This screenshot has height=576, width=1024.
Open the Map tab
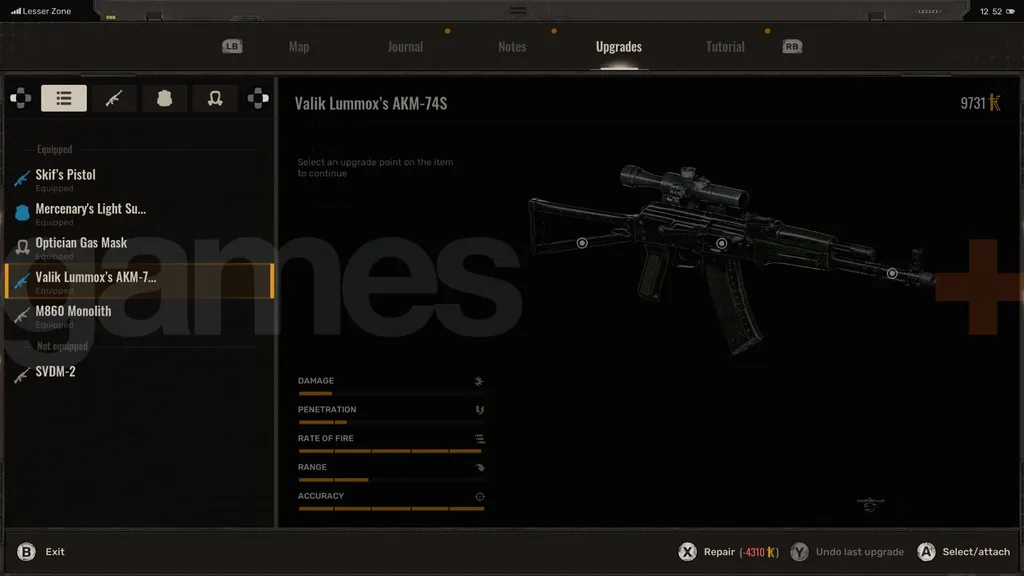coord(298,47)
